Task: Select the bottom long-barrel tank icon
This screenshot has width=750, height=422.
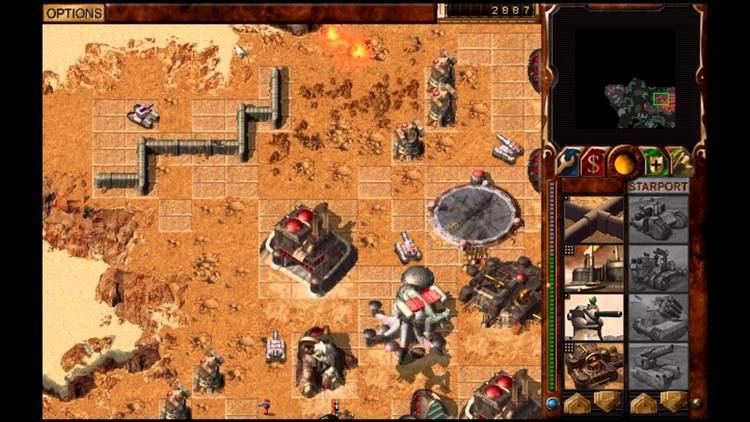Action: pyautogui.click(x=658, y=364)
